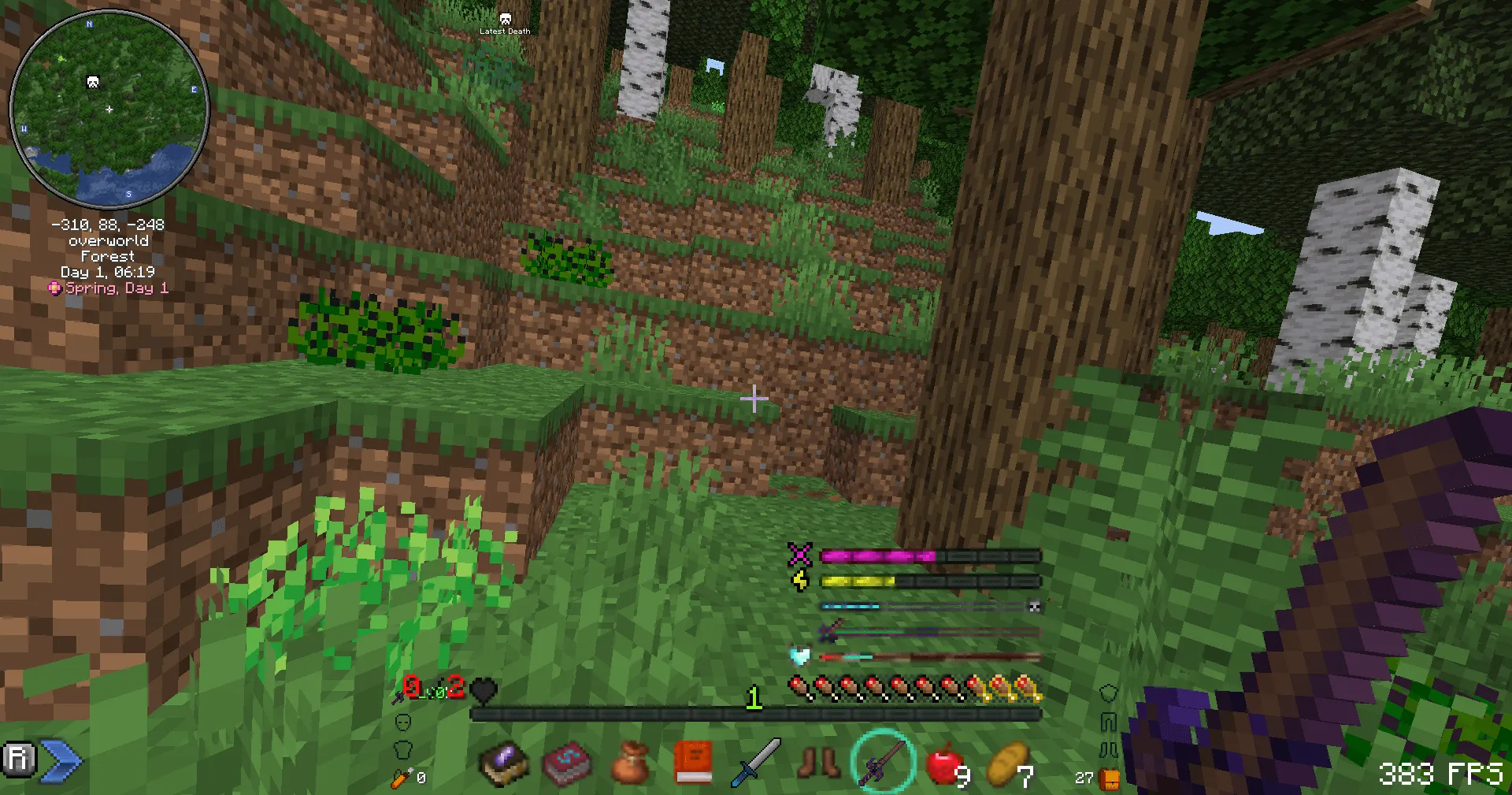Click the pink X mana bar icon
The height and width of the screenshot is (795, 1512).
tap(800, 555)
